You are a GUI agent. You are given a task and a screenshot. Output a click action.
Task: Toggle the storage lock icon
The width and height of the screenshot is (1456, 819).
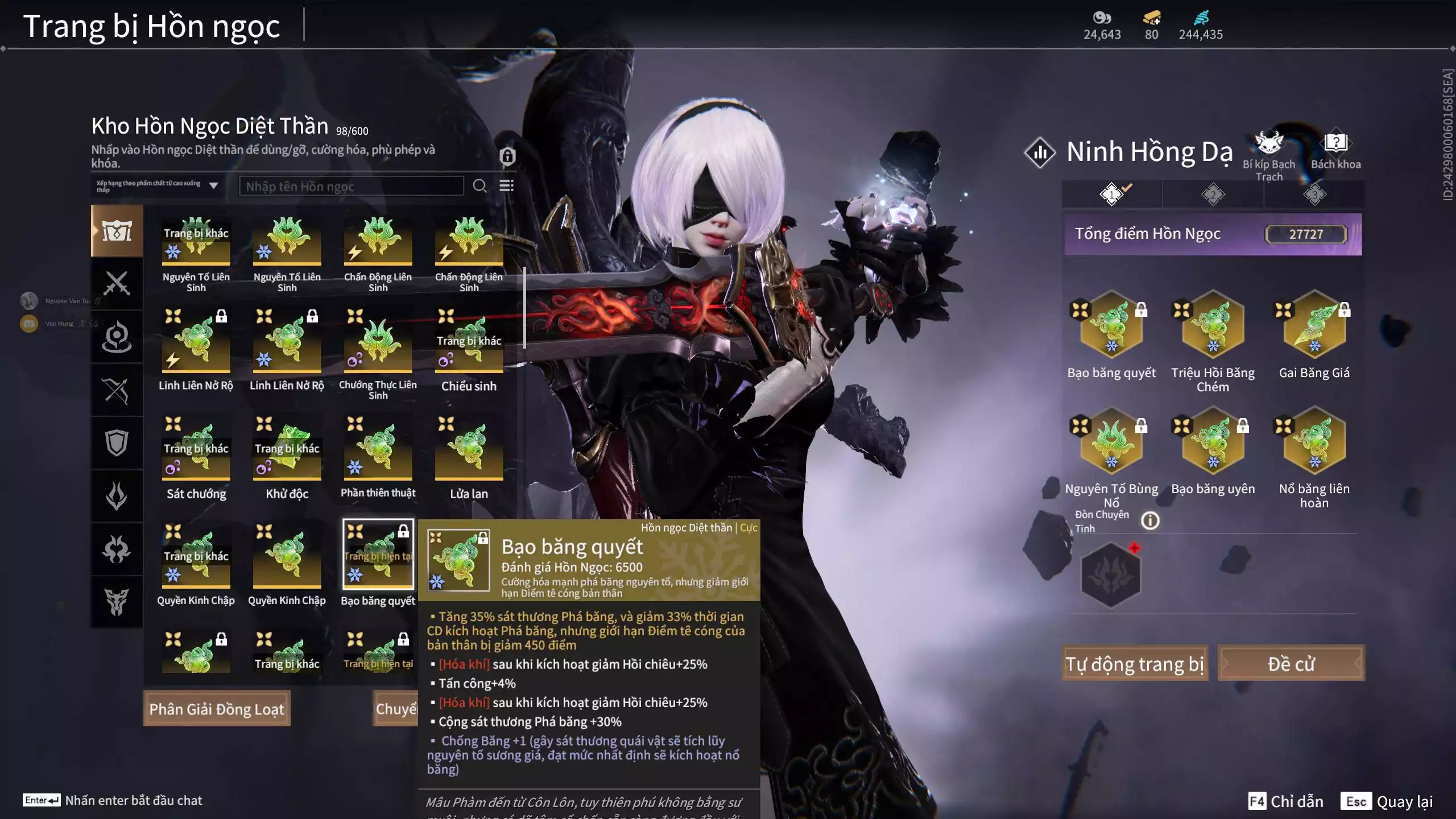(507, 156)
